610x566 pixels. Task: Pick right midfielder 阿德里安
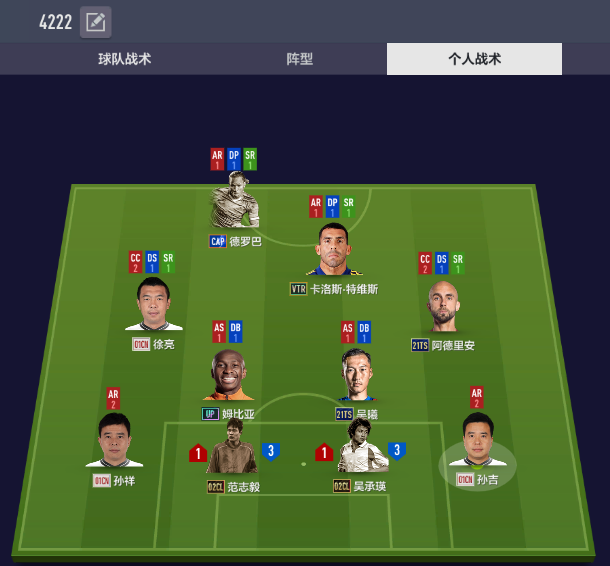pyautogui.click(x=443, y=307)
